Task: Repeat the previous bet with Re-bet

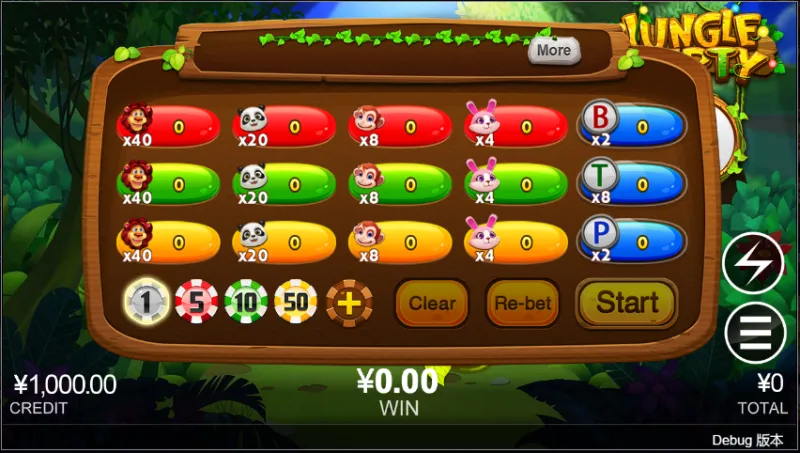Action: (523, 303)
